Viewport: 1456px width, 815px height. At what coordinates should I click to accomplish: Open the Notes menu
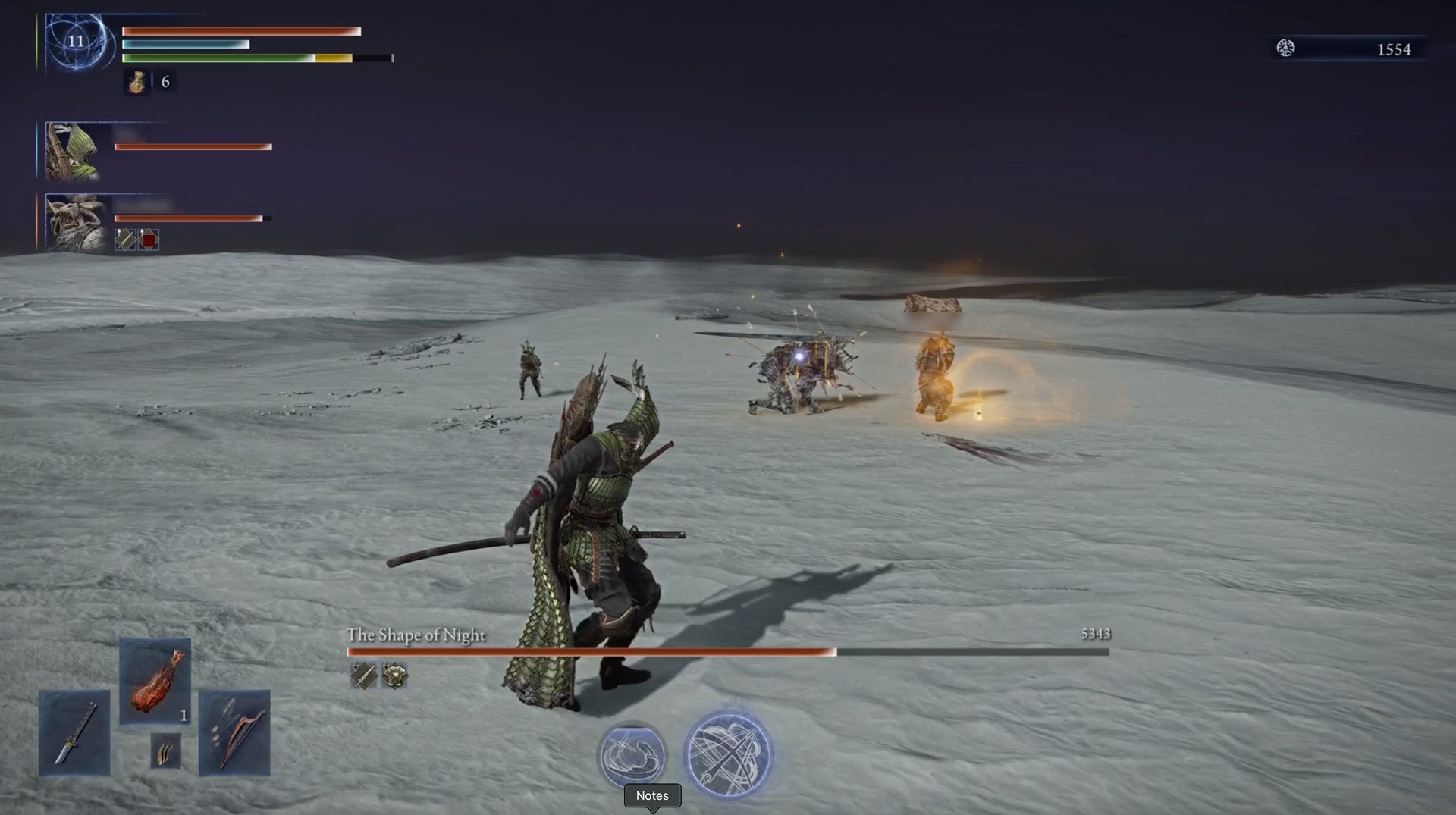pos(652,796)
